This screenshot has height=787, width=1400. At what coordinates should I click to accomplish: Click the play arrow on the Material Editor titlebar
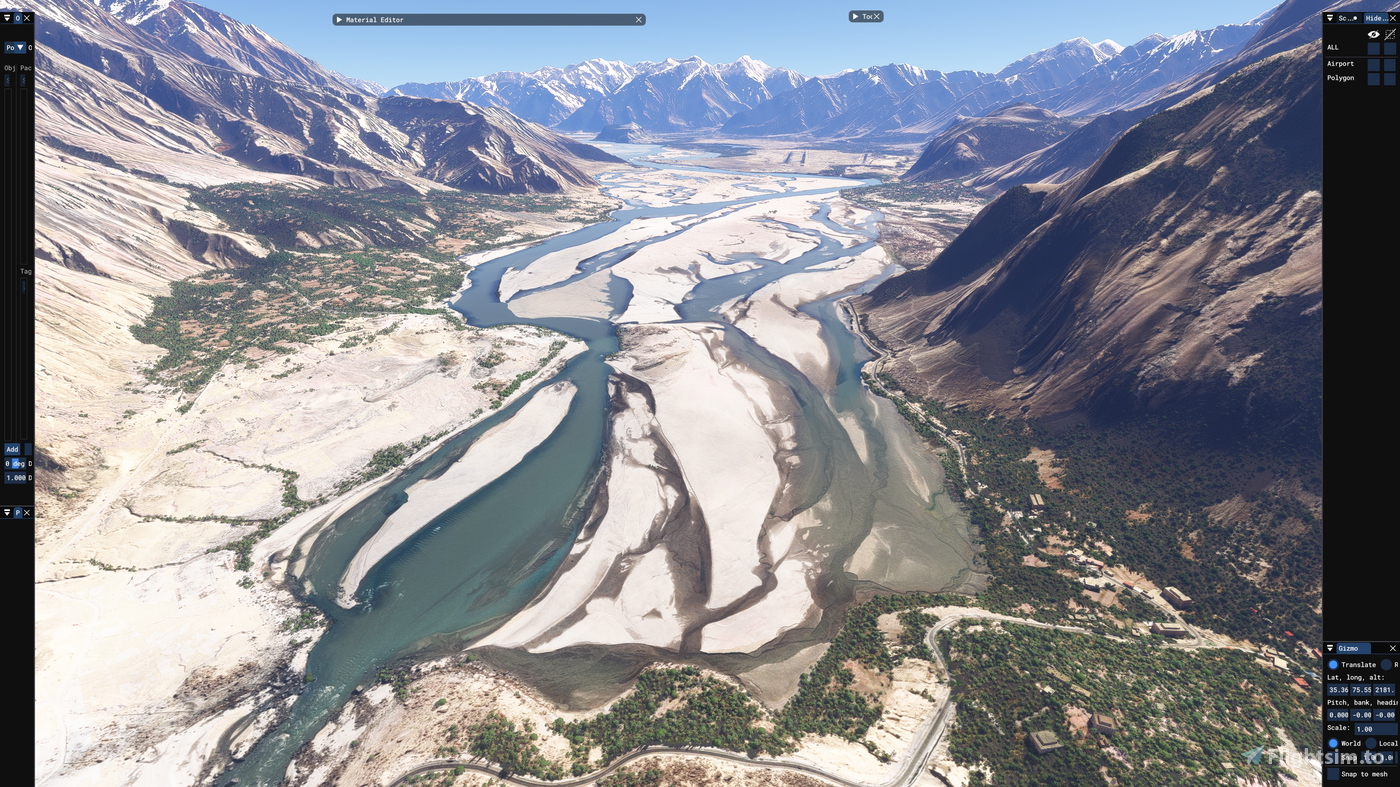[340, 18]
